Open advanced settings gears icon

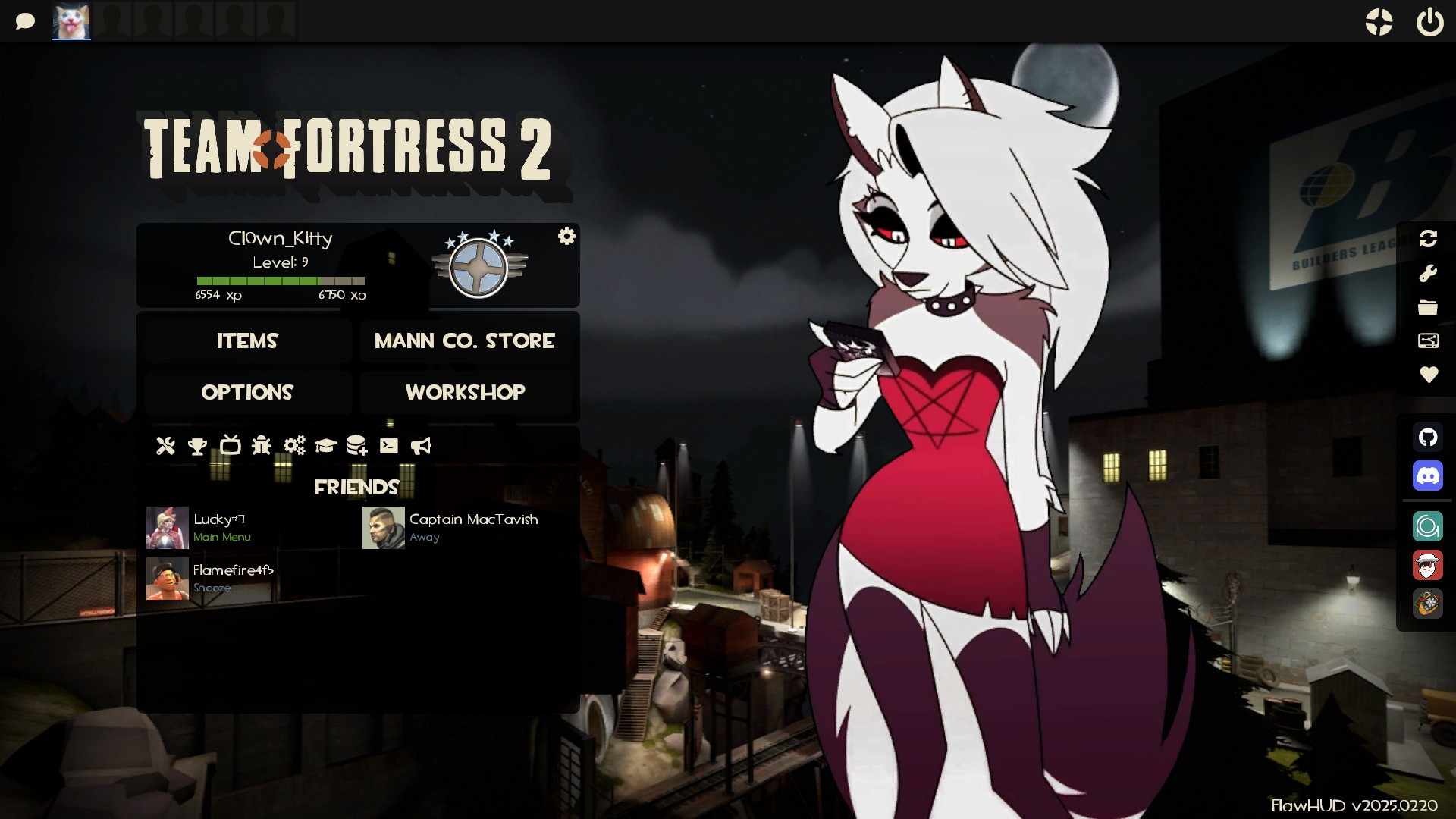pyautogui.click(x=294, y=446)
